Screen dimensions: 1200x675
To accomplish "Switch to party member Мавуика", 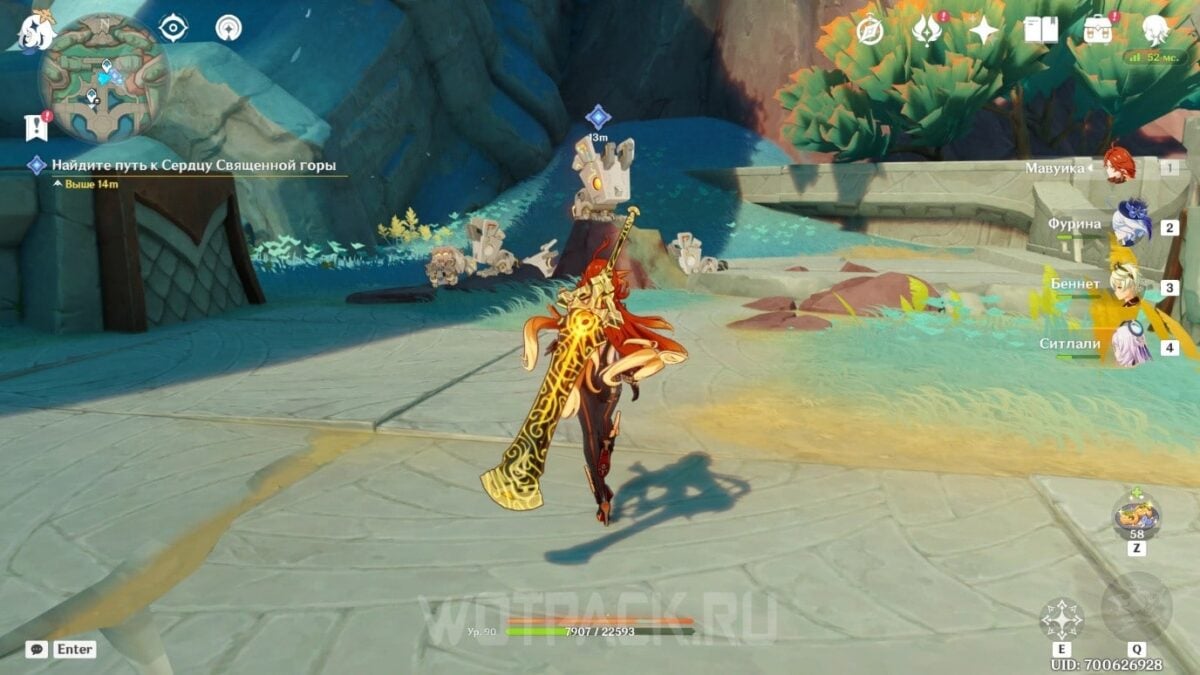I will 1118,166.
